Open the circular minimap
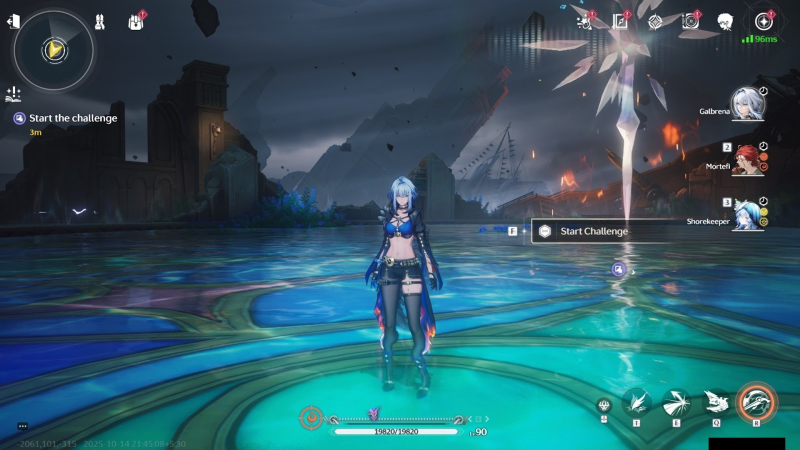Screen dimensions: 800x450 click(x=54, y=48)
